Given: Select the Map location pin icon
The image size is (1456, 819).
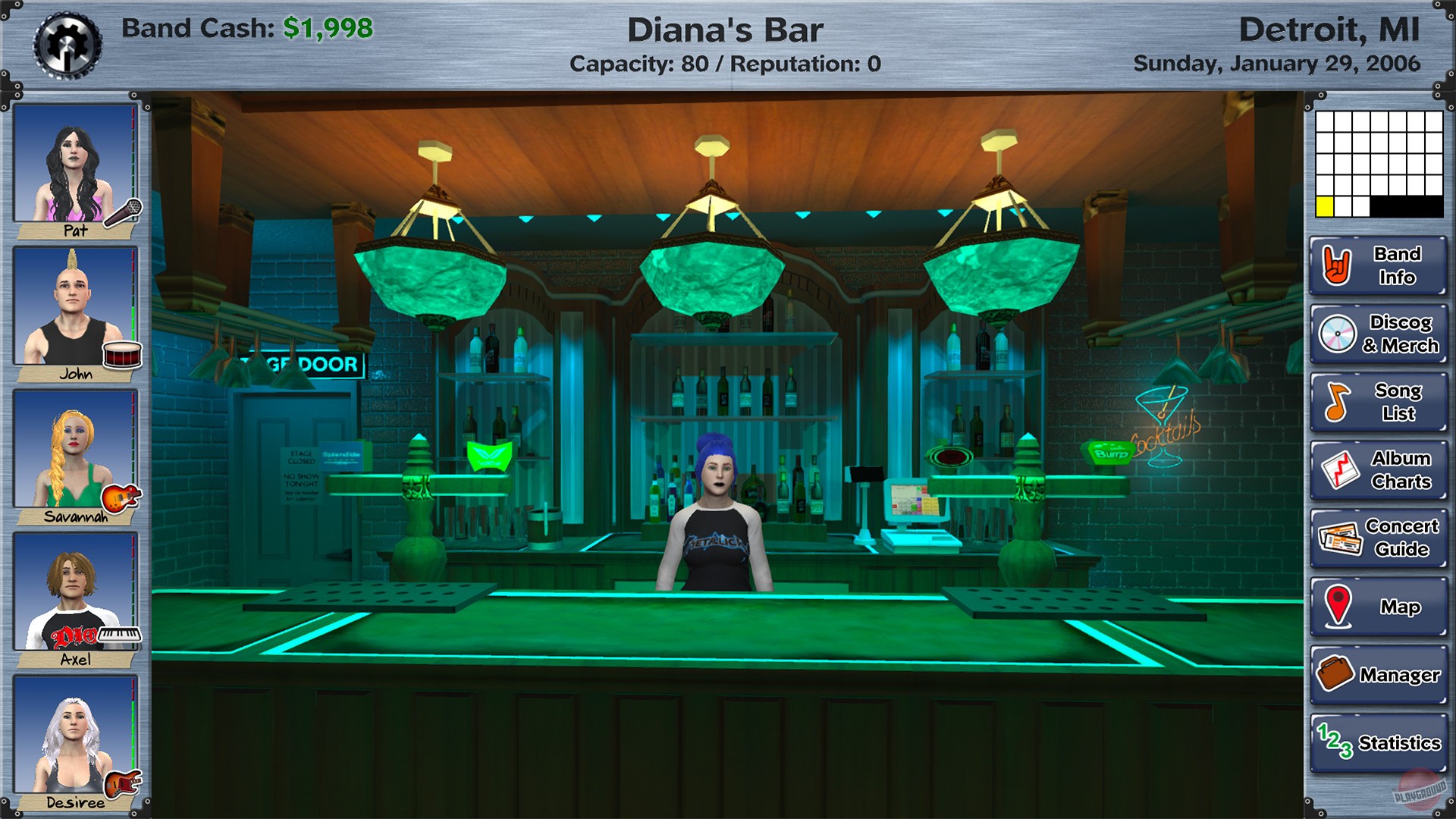Looking at the screenshot, I should pos(1337,605).
